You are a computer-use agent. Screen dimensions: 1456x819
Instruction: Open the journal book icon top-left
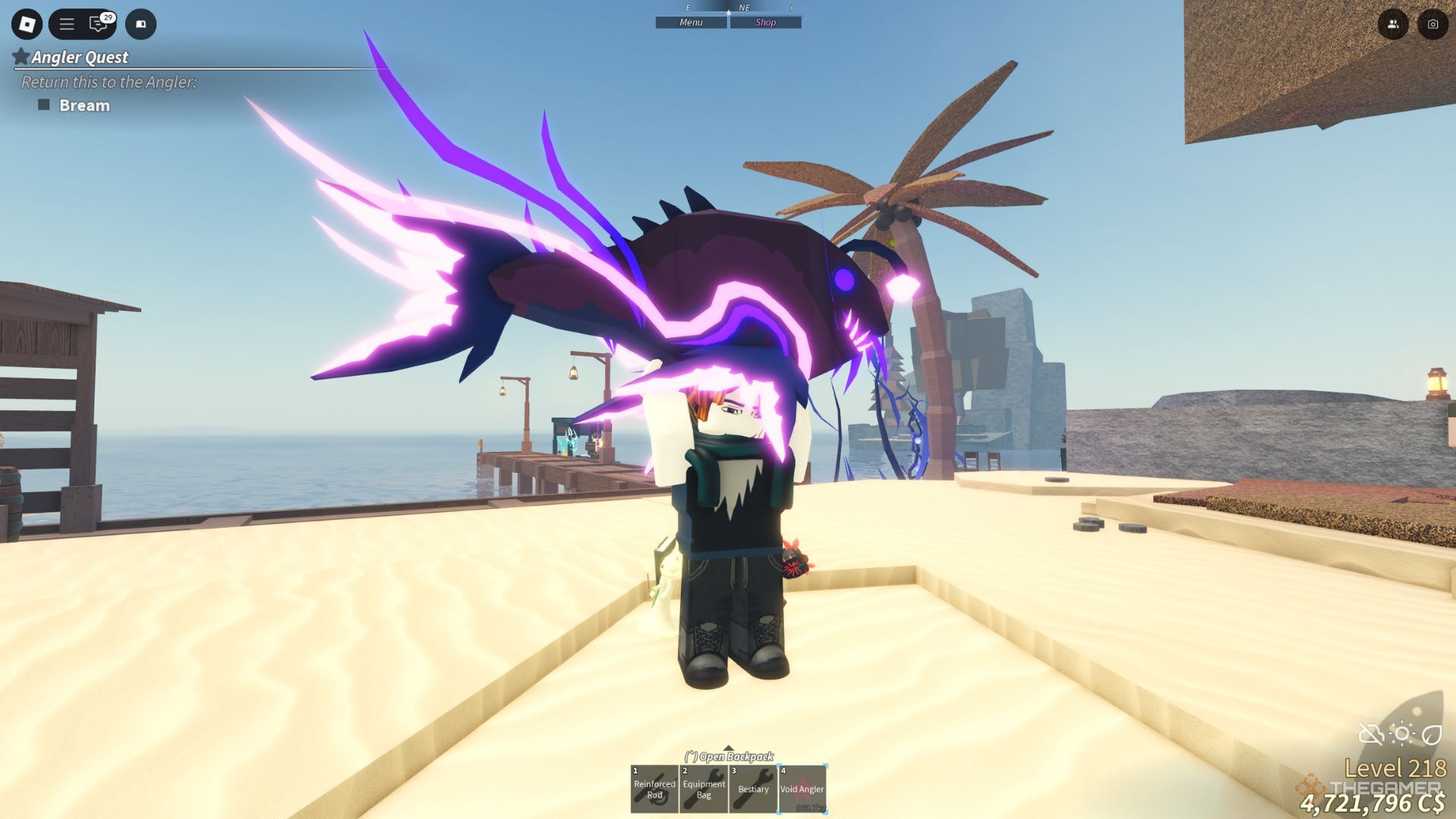tap(140, 24)
